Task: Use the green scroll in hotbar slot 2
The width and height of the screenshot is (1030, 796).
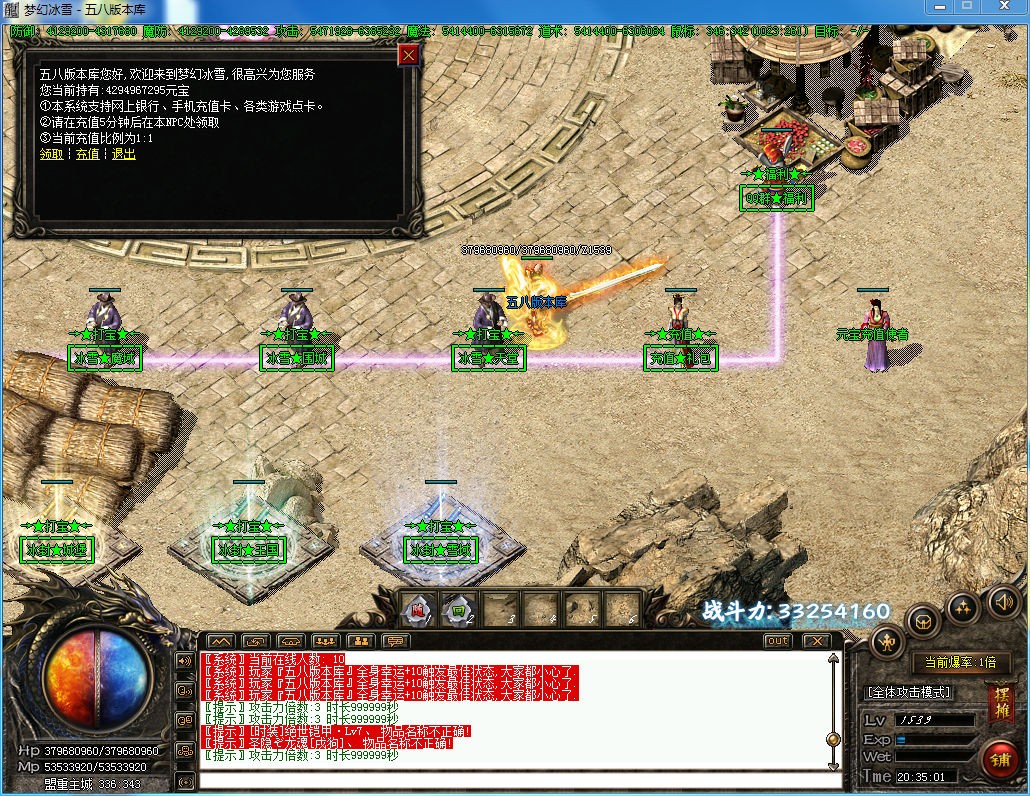Action: tap(459, 608)
